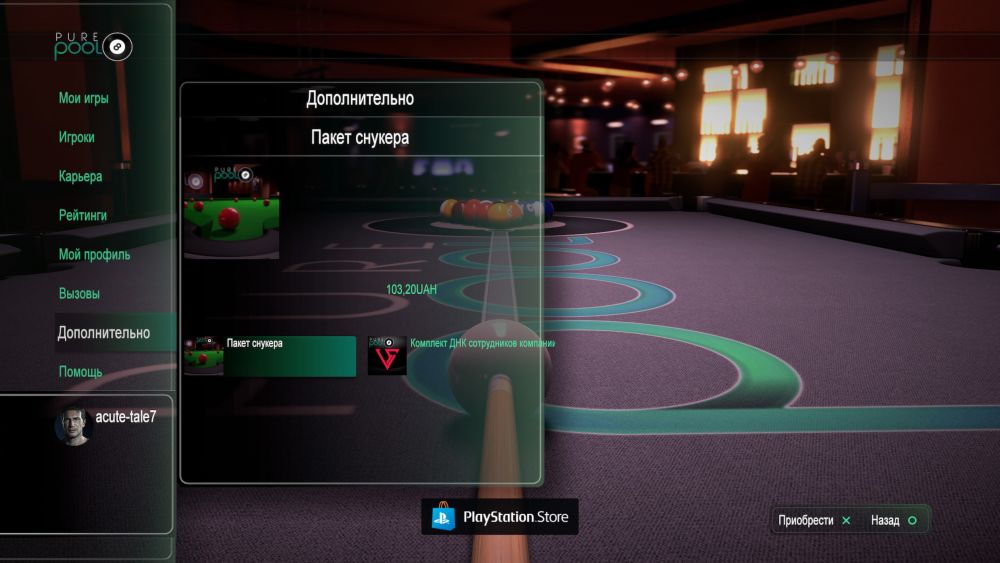Select Игроки in the side menu

(x=77, y=137)
